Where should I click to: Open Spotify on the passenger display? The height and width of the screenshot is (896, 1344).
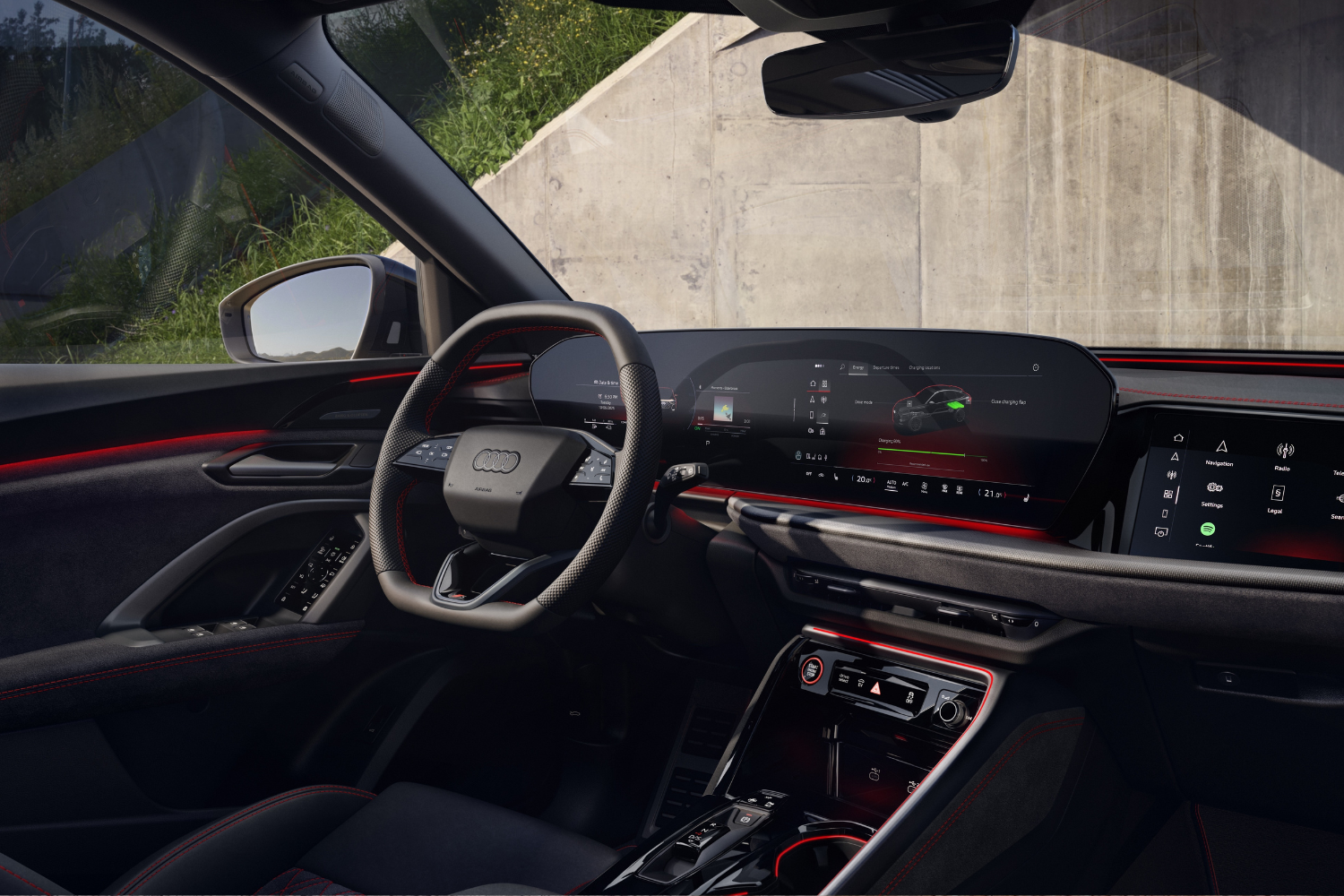tap(1208, 529)
